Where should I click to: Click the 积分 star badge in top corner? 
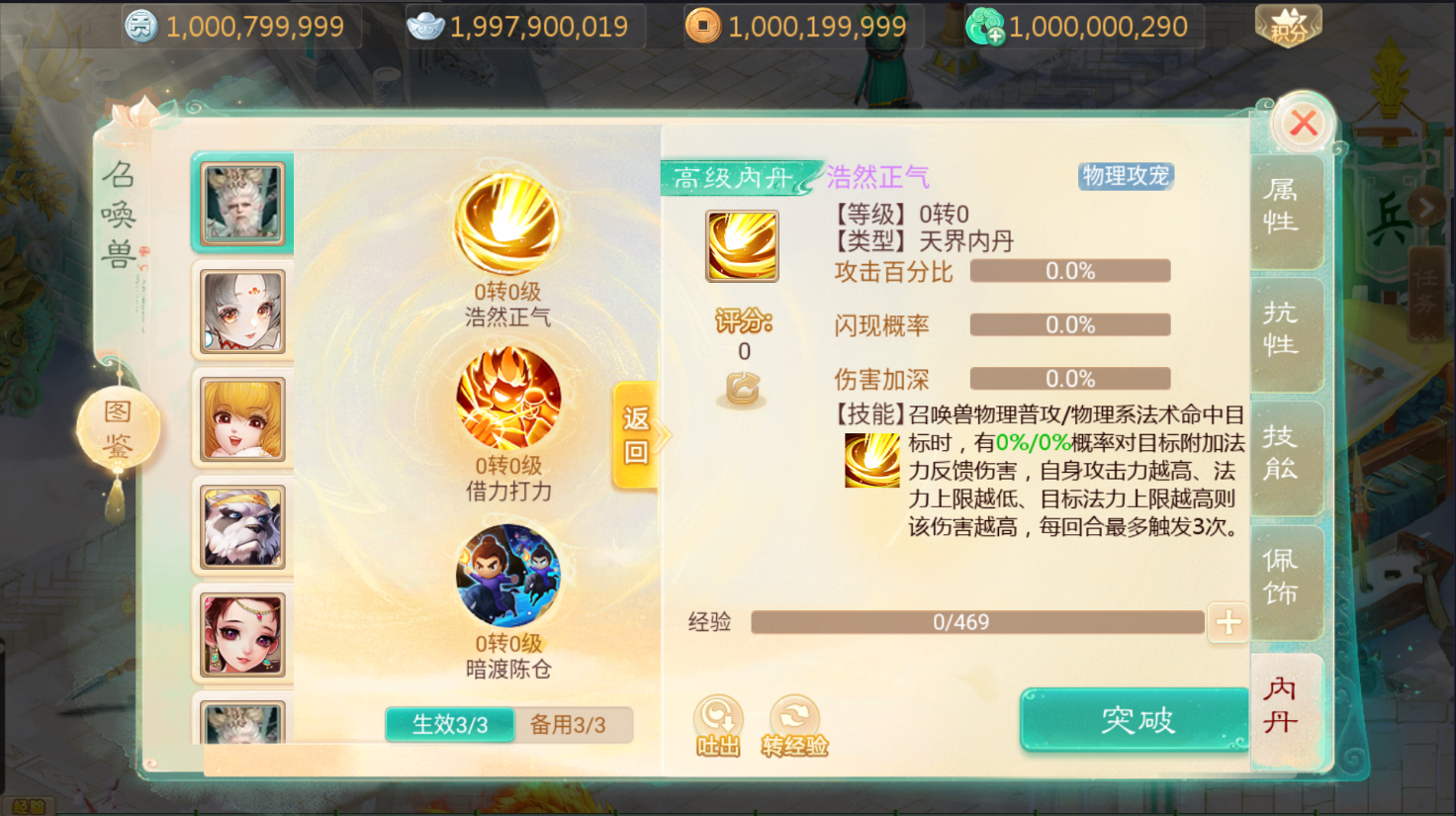click(x=1287, y=25)
